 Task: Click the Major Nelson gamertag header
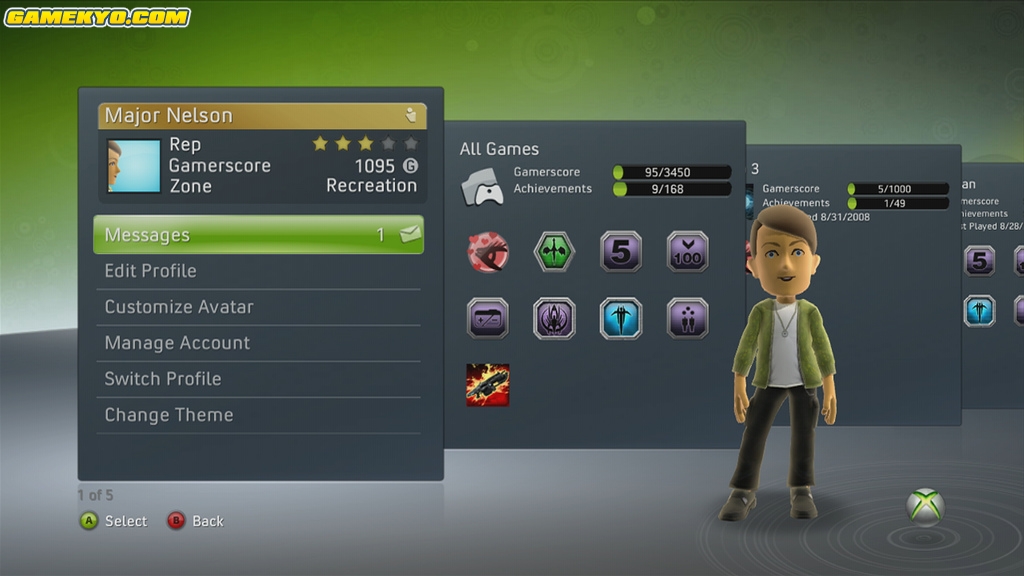262,116
